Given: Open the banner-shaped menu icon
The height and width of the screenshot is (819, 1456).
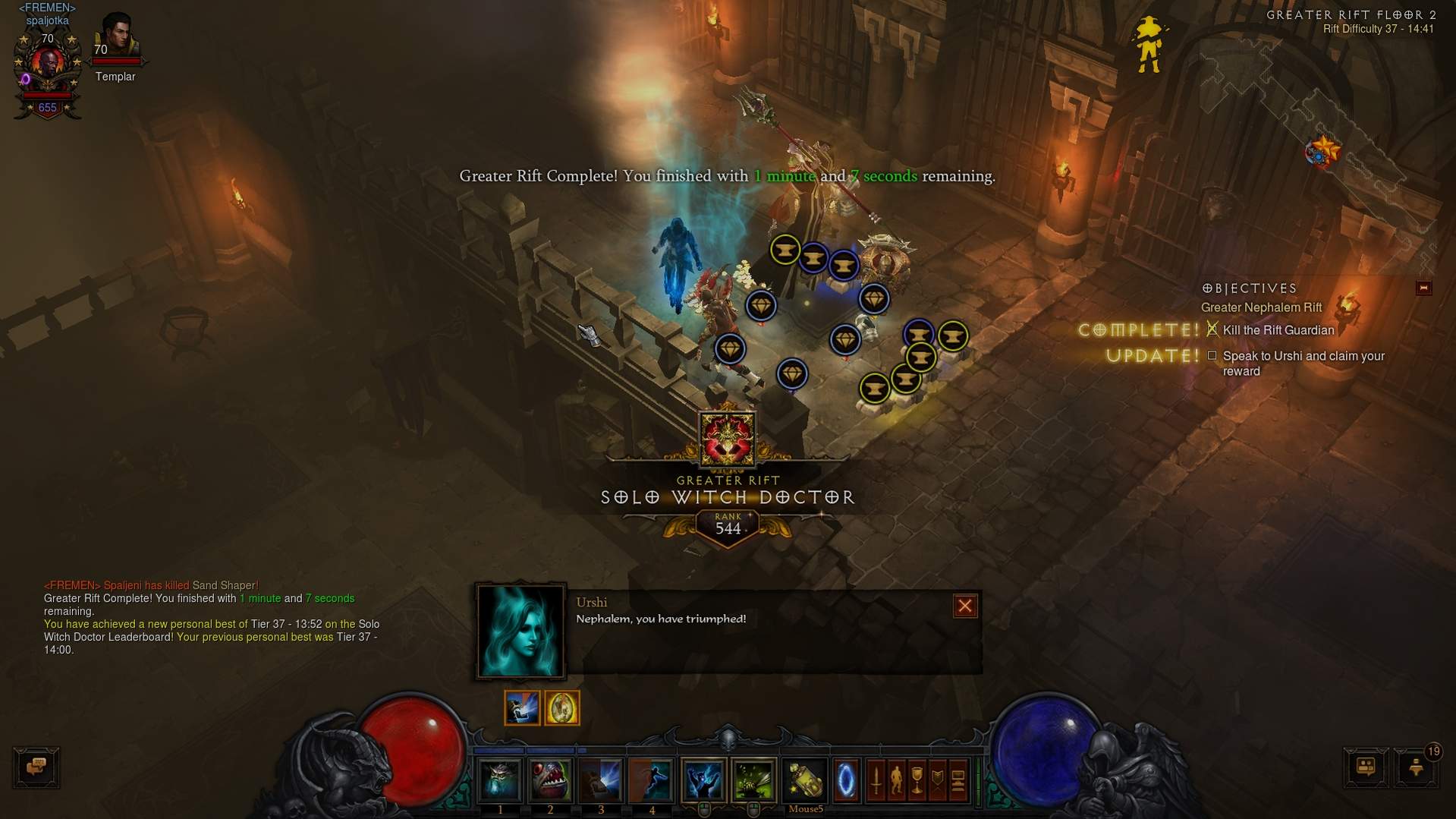Looking at the screenshot, I should (938, 780).
